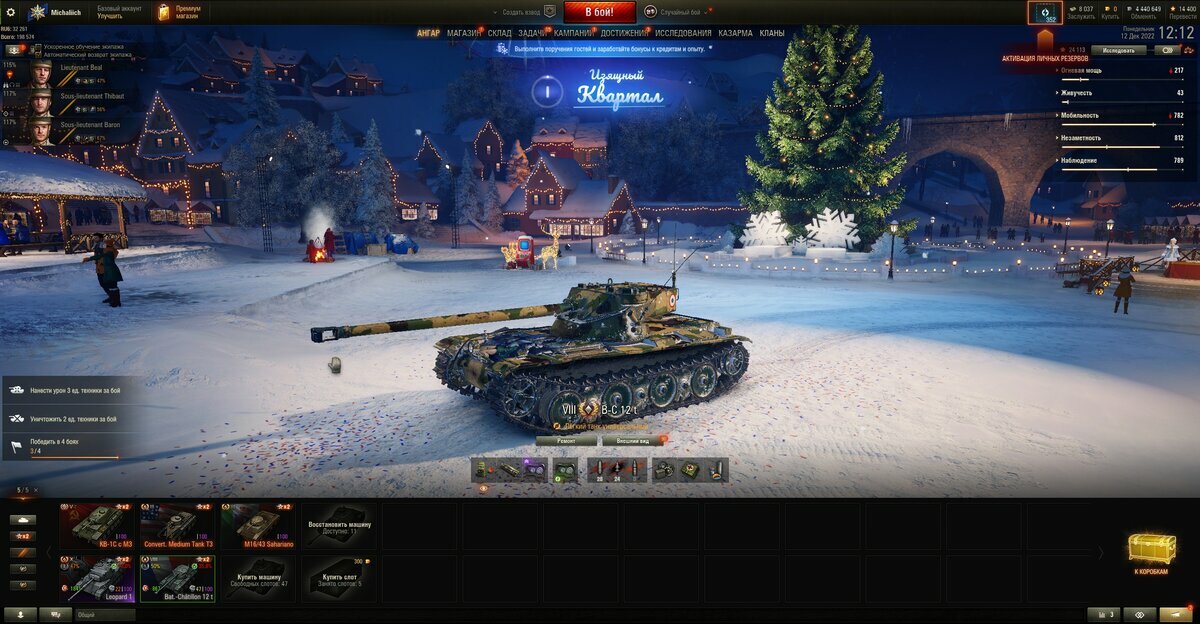
Task: Click the Исследовать button near vehicle stats
Action: coord(1118,50)
